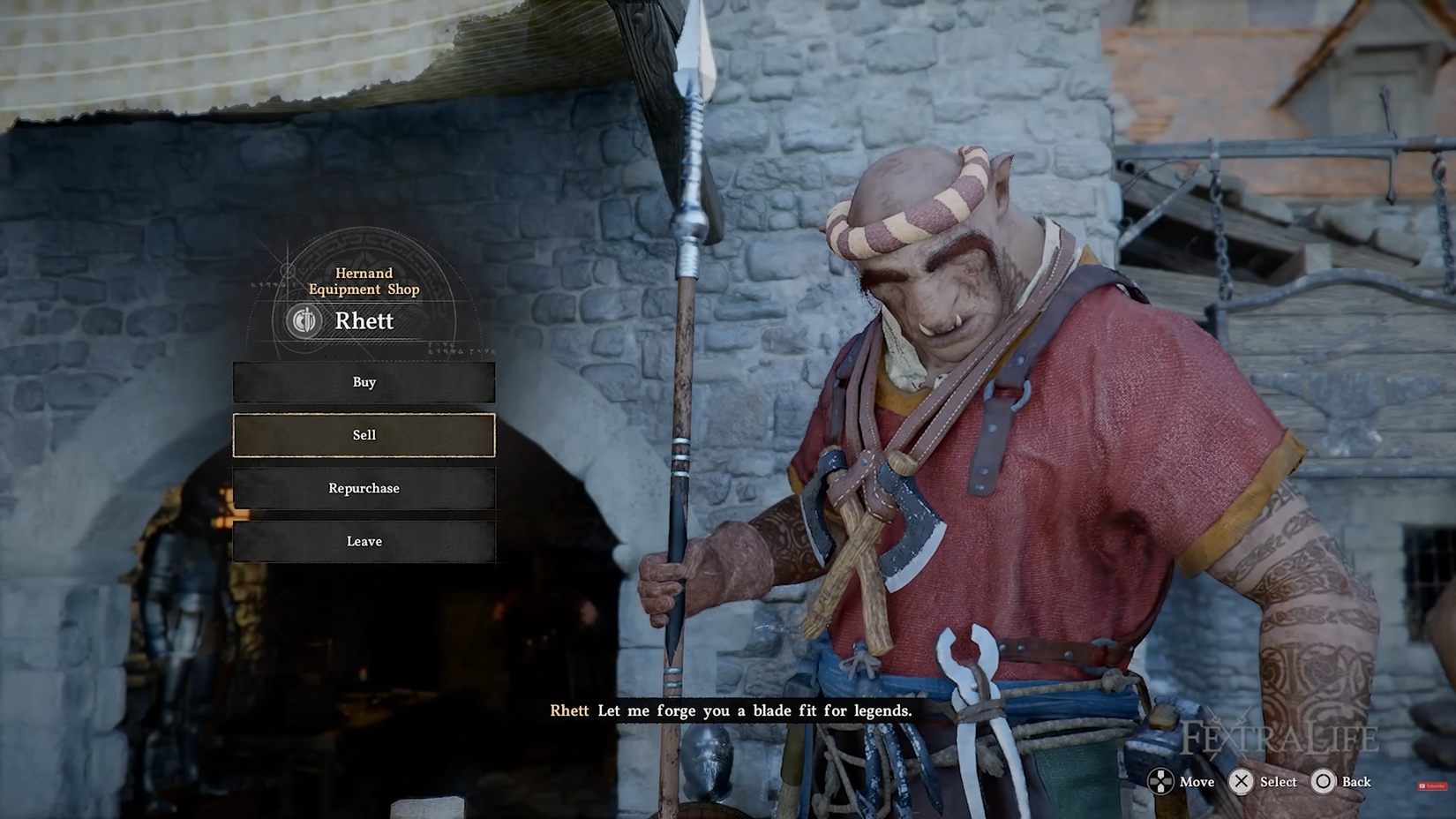
Task: Select the Buy option
Action: tap(363, 382)
